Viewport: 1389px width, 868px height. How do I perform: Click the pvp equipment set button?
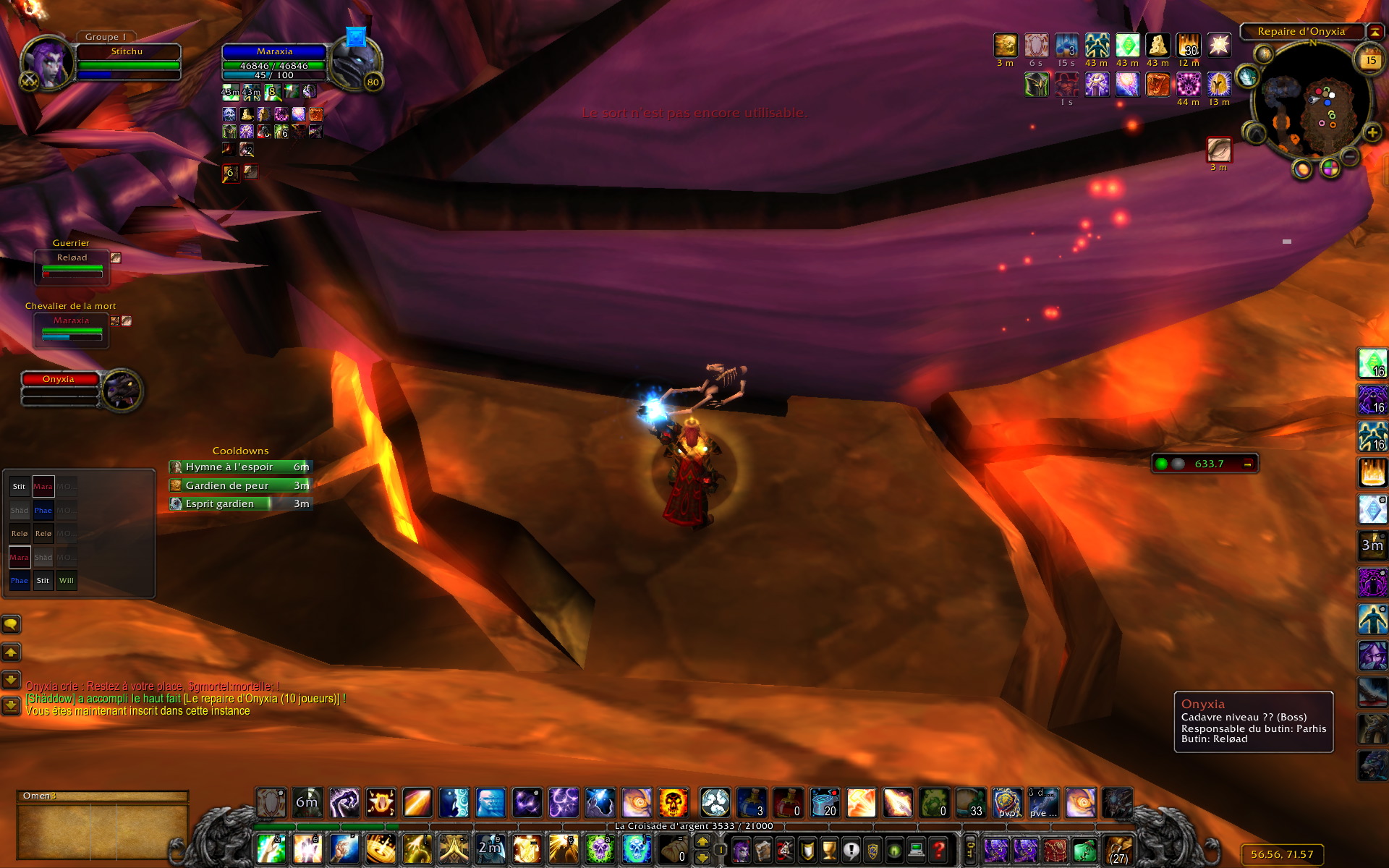(1007, 803)
